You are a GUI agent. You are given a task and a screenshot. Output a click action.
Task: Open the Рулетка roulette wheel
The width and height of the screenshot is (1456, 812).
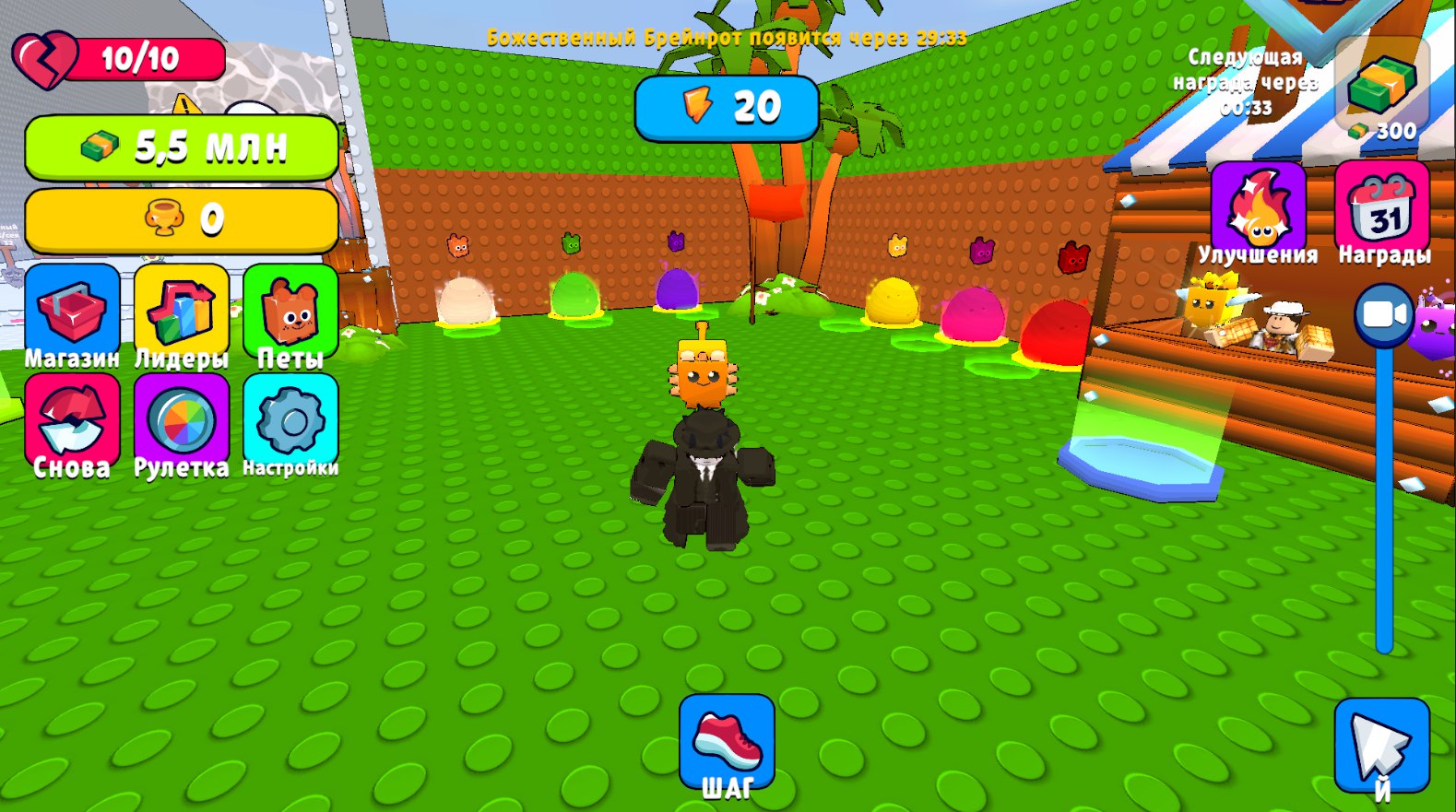(181, 419)
